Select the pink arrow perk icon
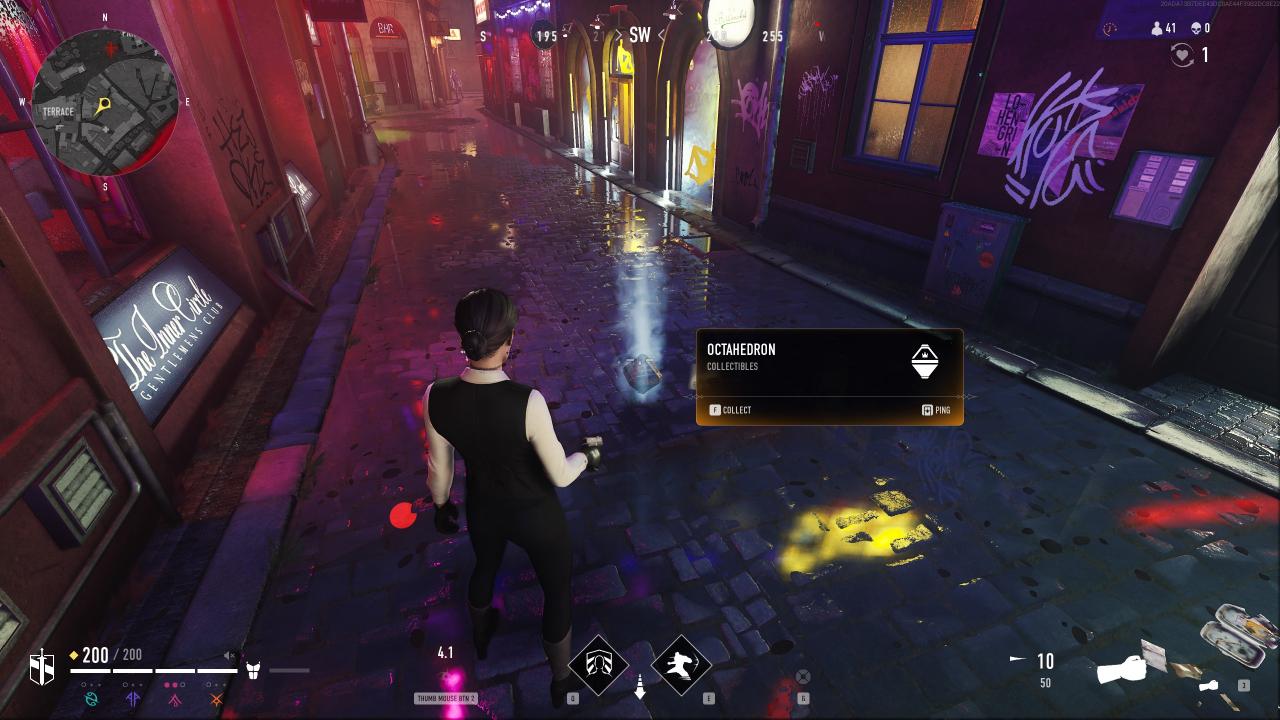Screen dimensions: 1280x720 click(175, 699)
